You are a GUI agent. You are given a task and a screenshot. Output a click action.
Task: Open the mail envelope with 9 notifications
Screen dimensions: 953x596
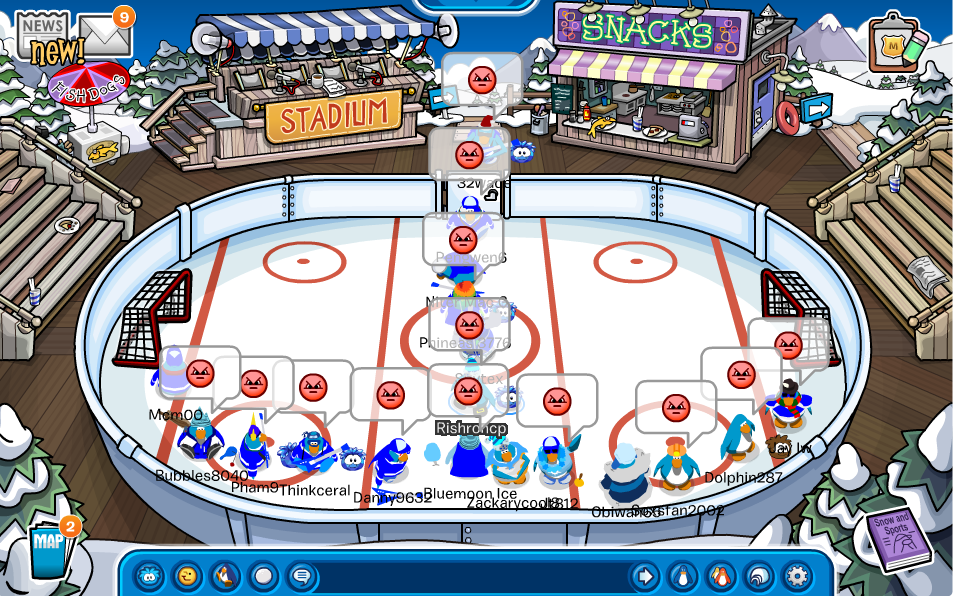point(104,36)
